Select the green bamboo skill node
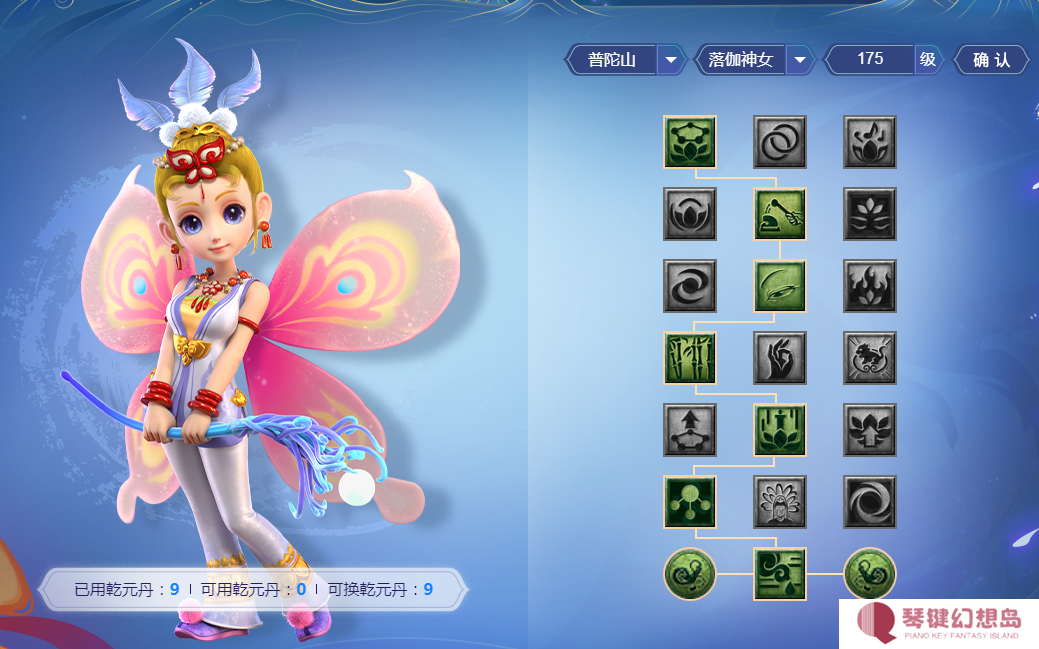Viewport: 1039px width, 649px height. (690, 358)
